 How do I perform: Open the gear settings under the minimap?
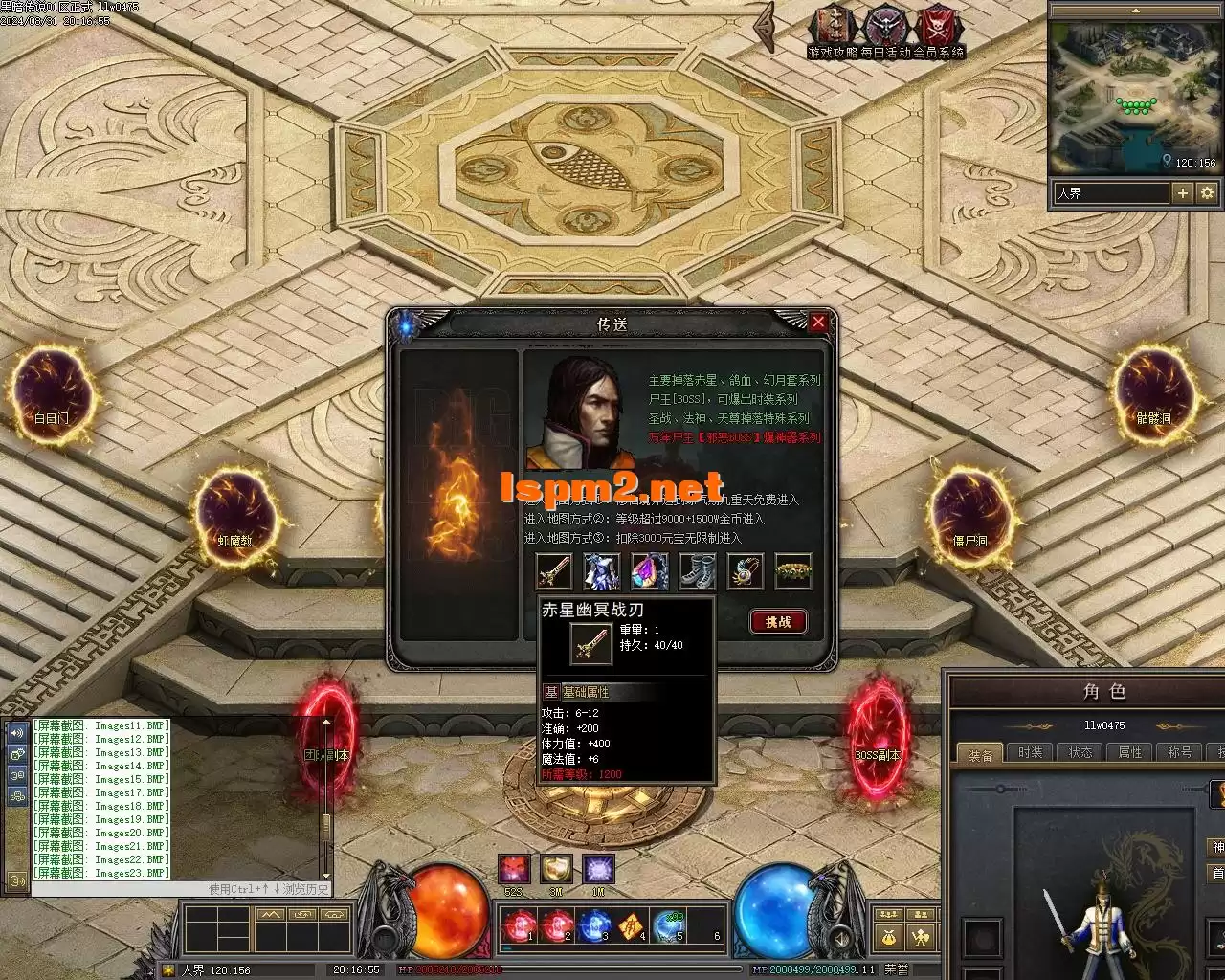point(1207,193)
